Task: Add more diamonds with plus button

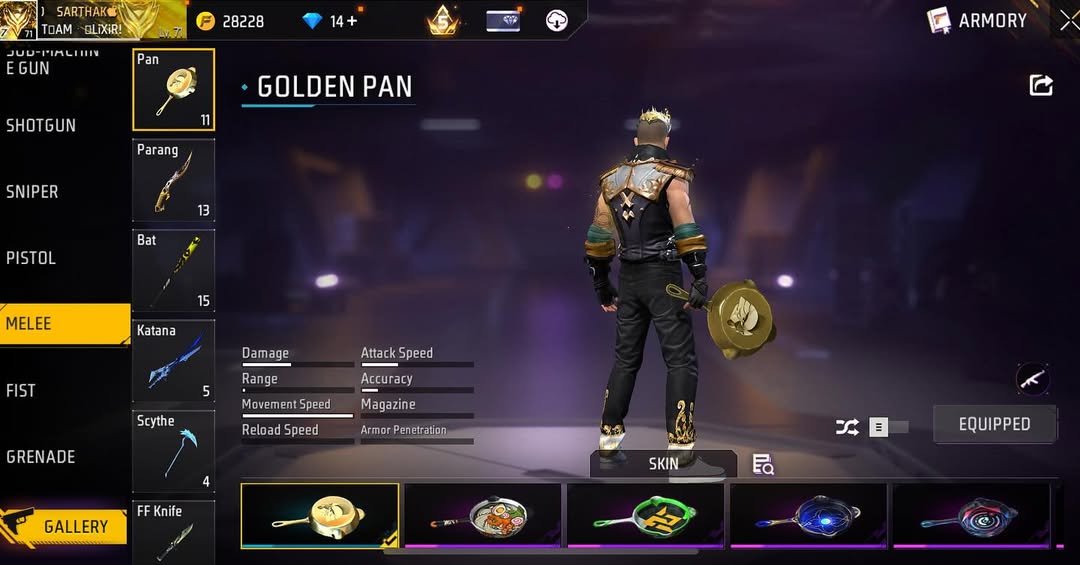Action: coord(351,21)
